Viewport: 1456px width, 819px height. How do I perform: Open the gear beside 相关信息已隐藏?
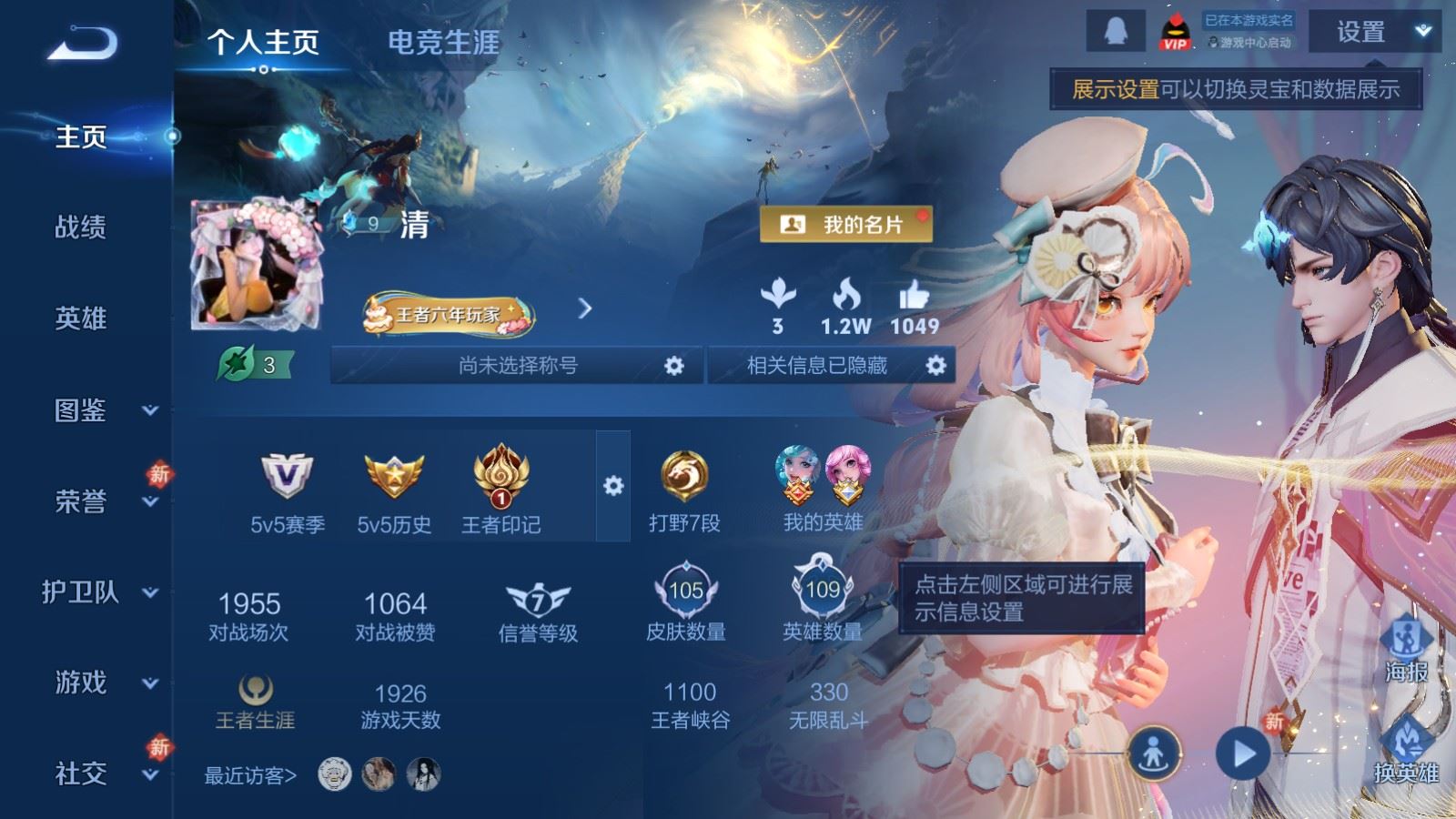tap(934, 365)
